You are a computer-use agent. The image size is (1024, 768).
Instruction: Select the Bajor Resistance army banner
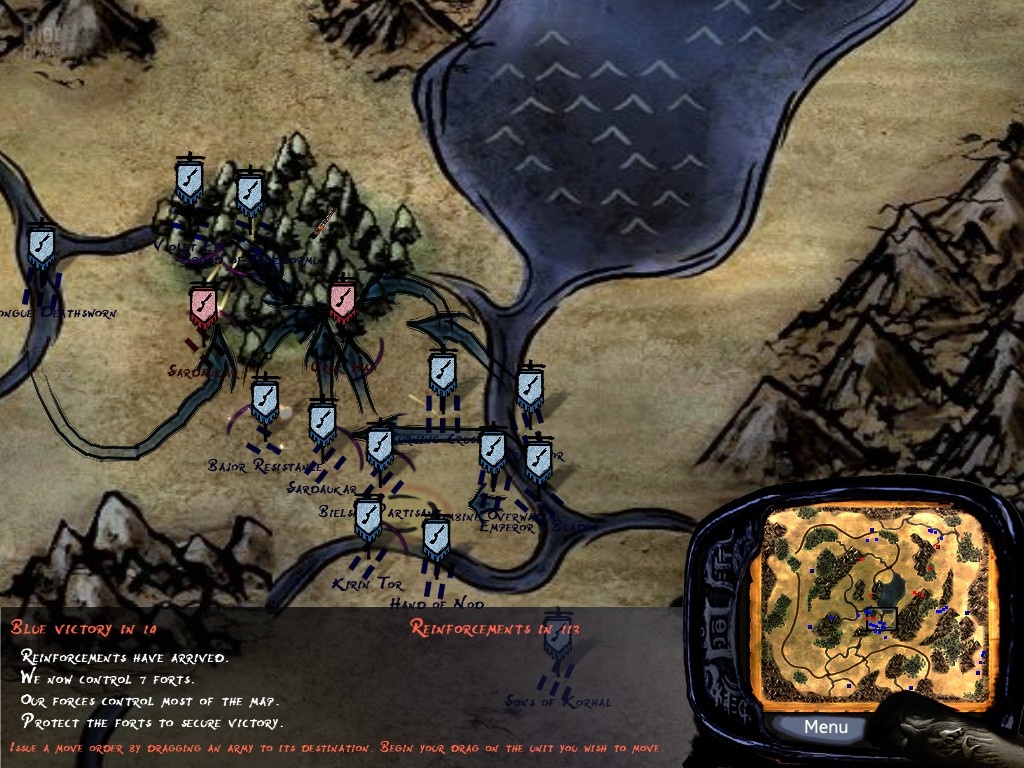coord(264,401)
